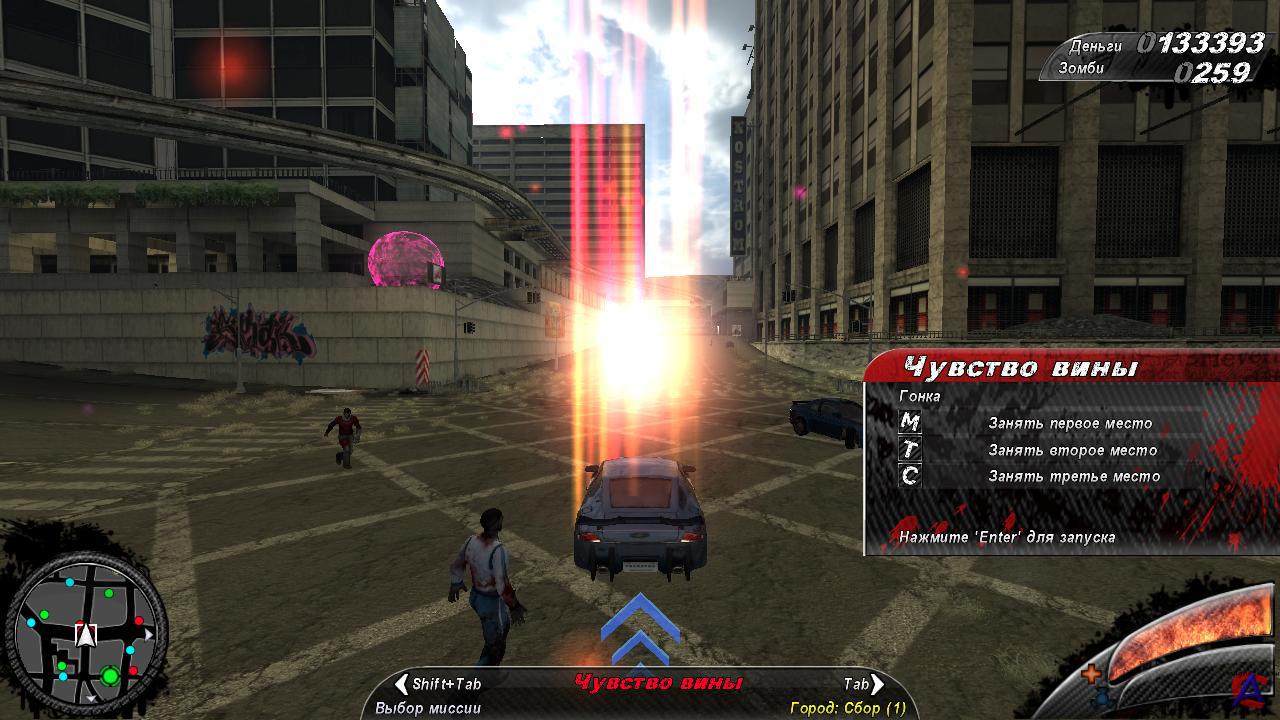The height and width of the screenshot is (720, 1280).
Task: Select the «Занять первое место» objective row
Action: 1069,423
